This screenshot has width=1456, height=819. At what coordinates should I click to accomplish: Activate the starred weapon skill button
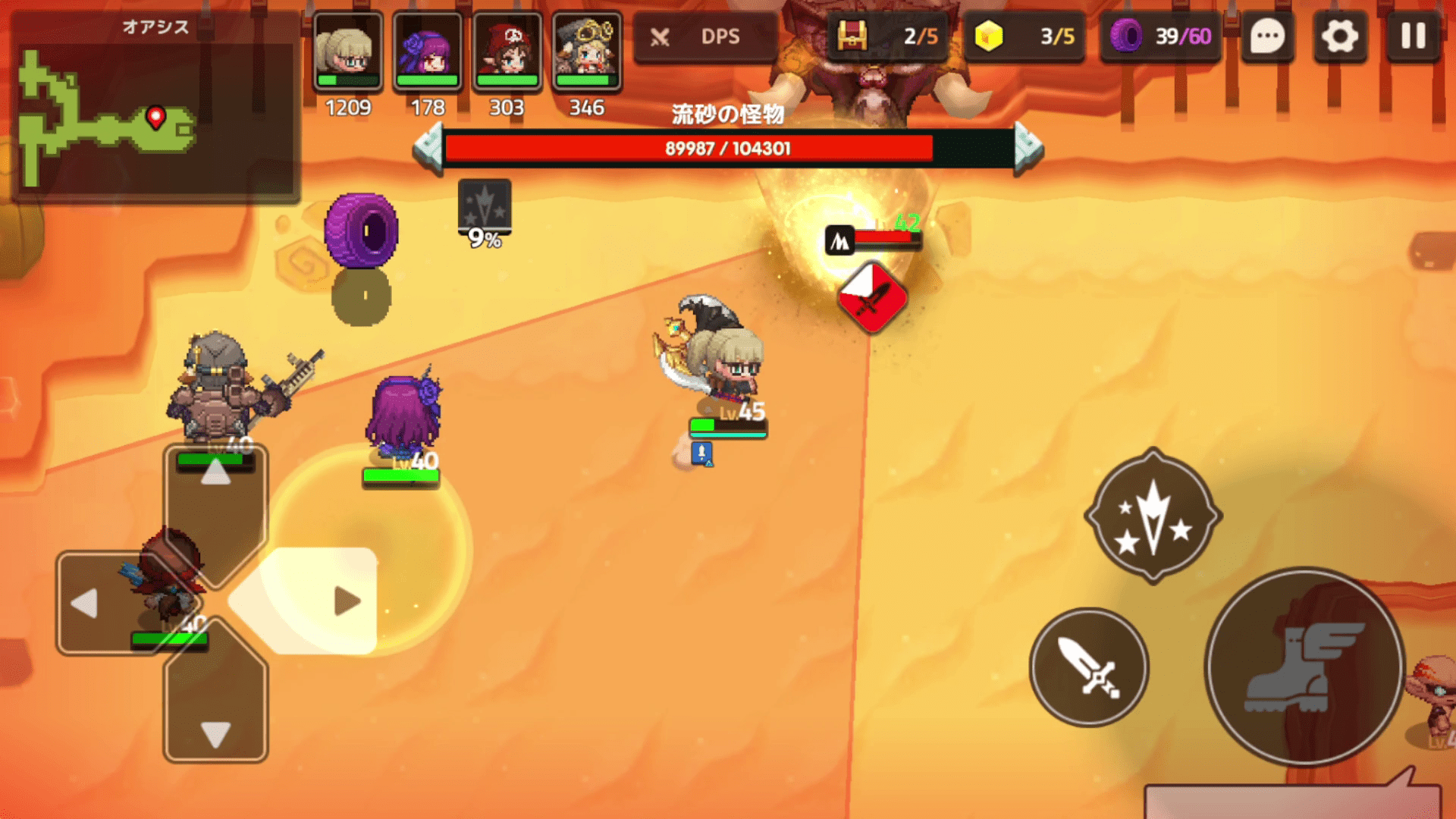[x=1153, y=516]
